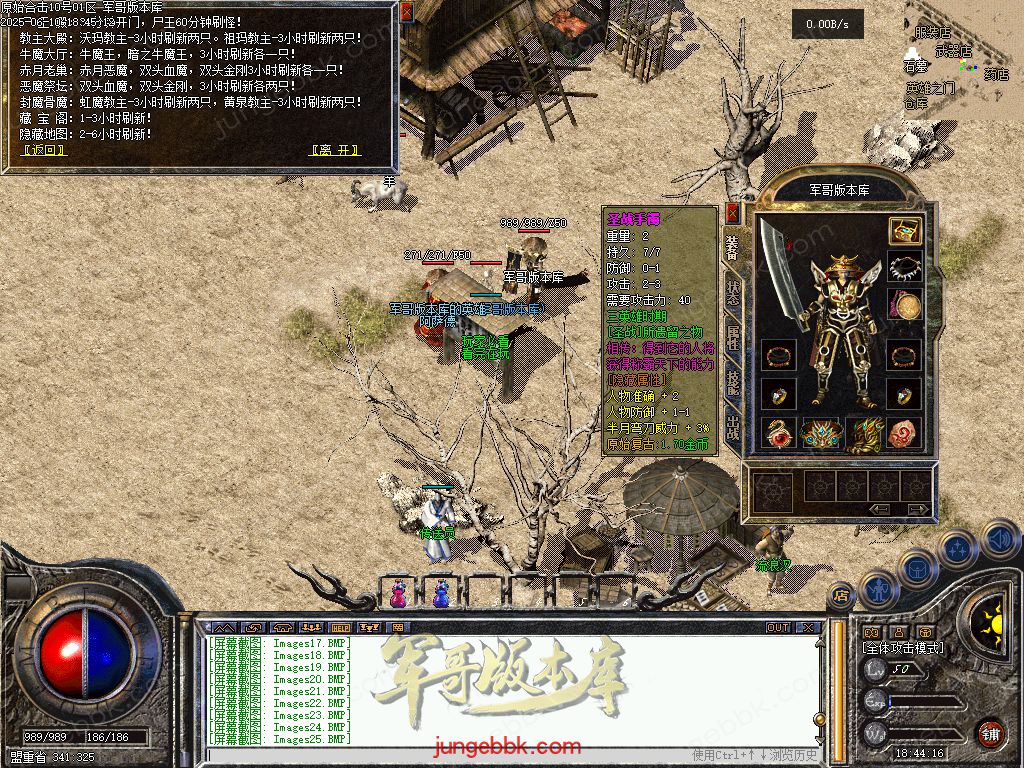Select the red snake charm slot
1024x768 pixels.
tap(777, 433)
